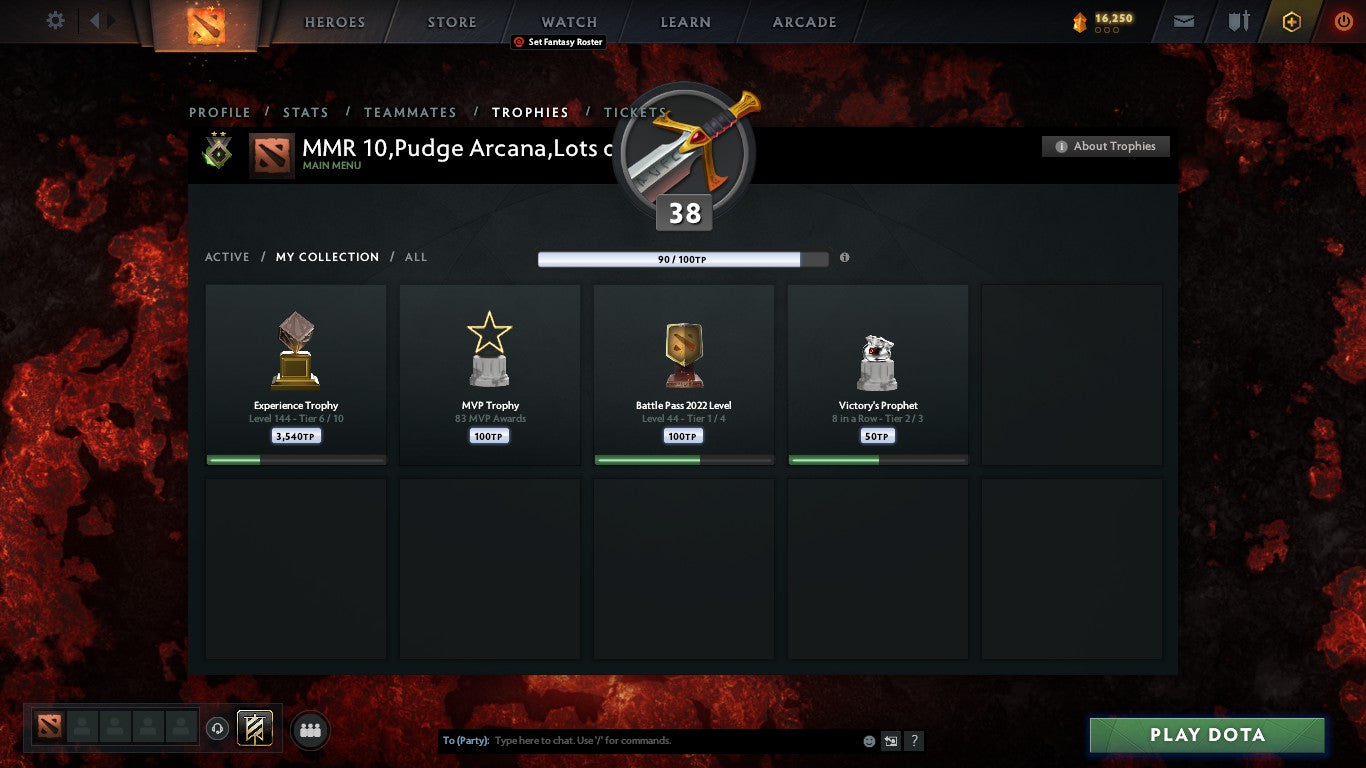Click the power button to exit
Image resolution: width=1366 pixels, height=768 pixels.
(x=1343, y=20)
